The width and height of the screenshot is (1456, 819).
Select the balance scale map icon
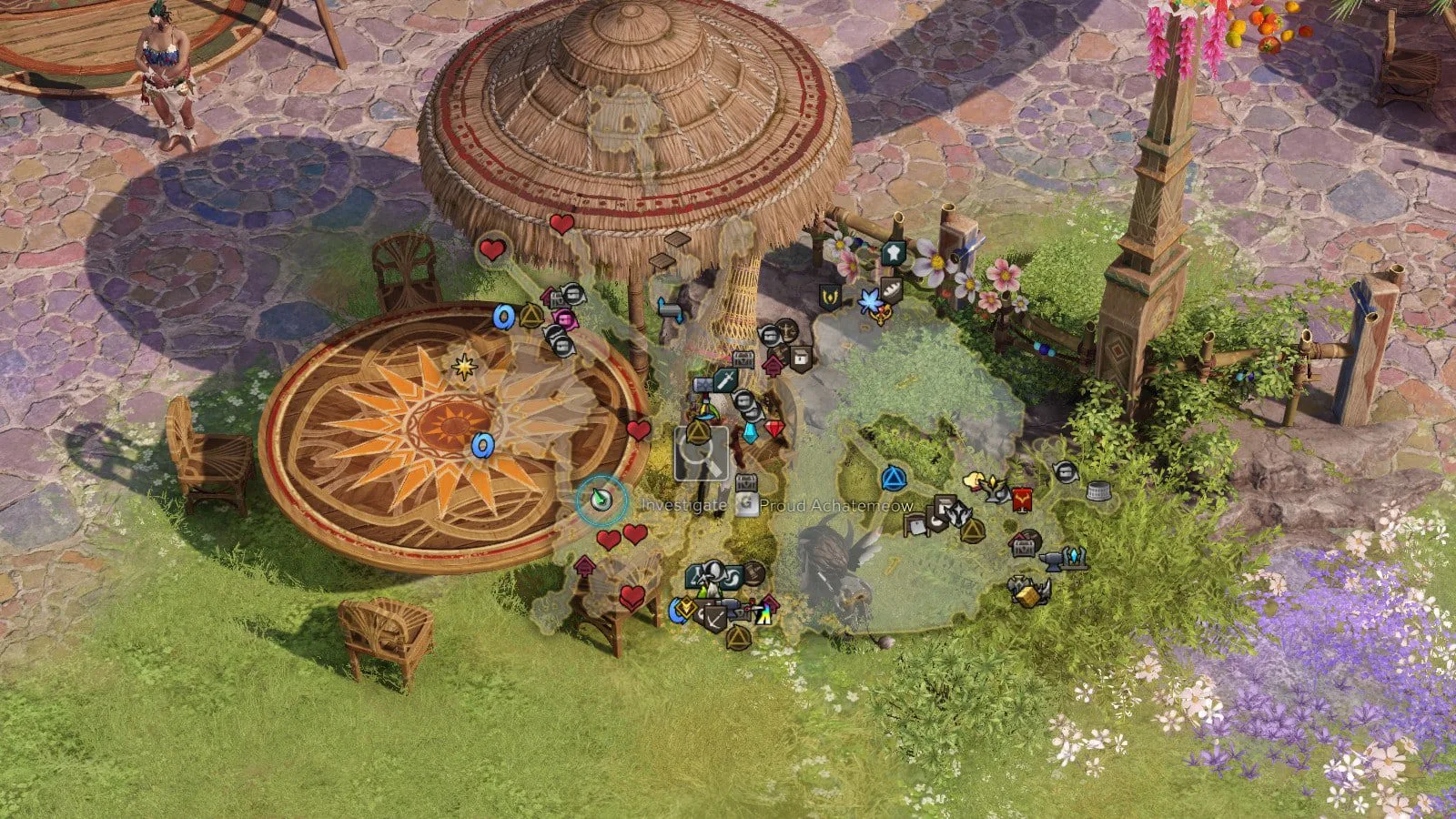coord(788,329)
